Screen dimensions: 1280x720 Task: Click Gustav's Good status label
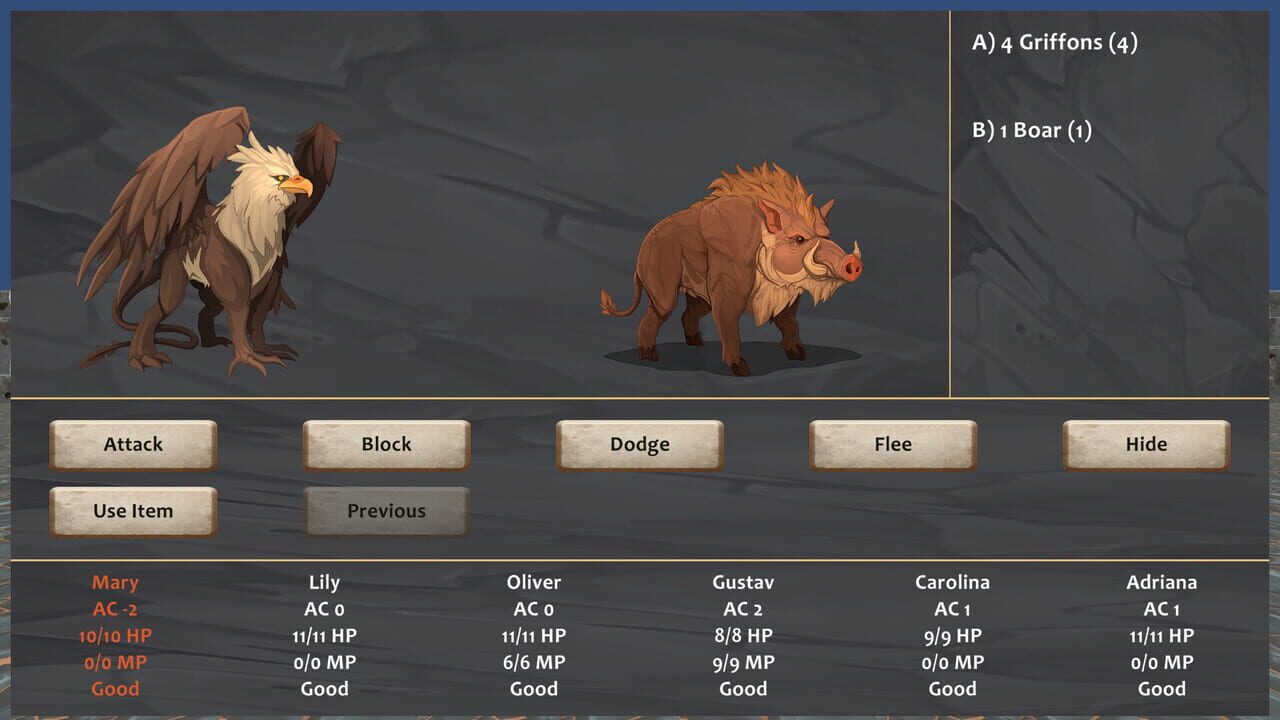click(x=743, y=689)
